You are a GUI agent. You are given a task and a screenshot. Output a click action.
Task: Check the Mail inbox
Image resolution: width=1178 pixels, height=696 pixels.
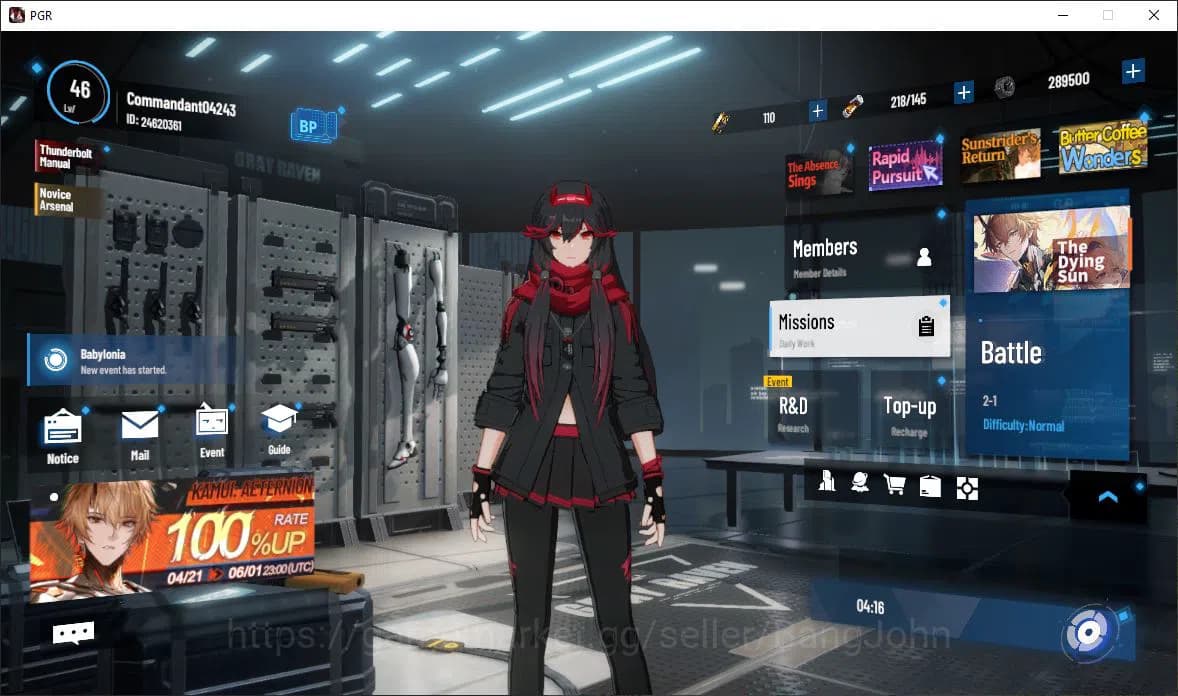pos(140,432)
